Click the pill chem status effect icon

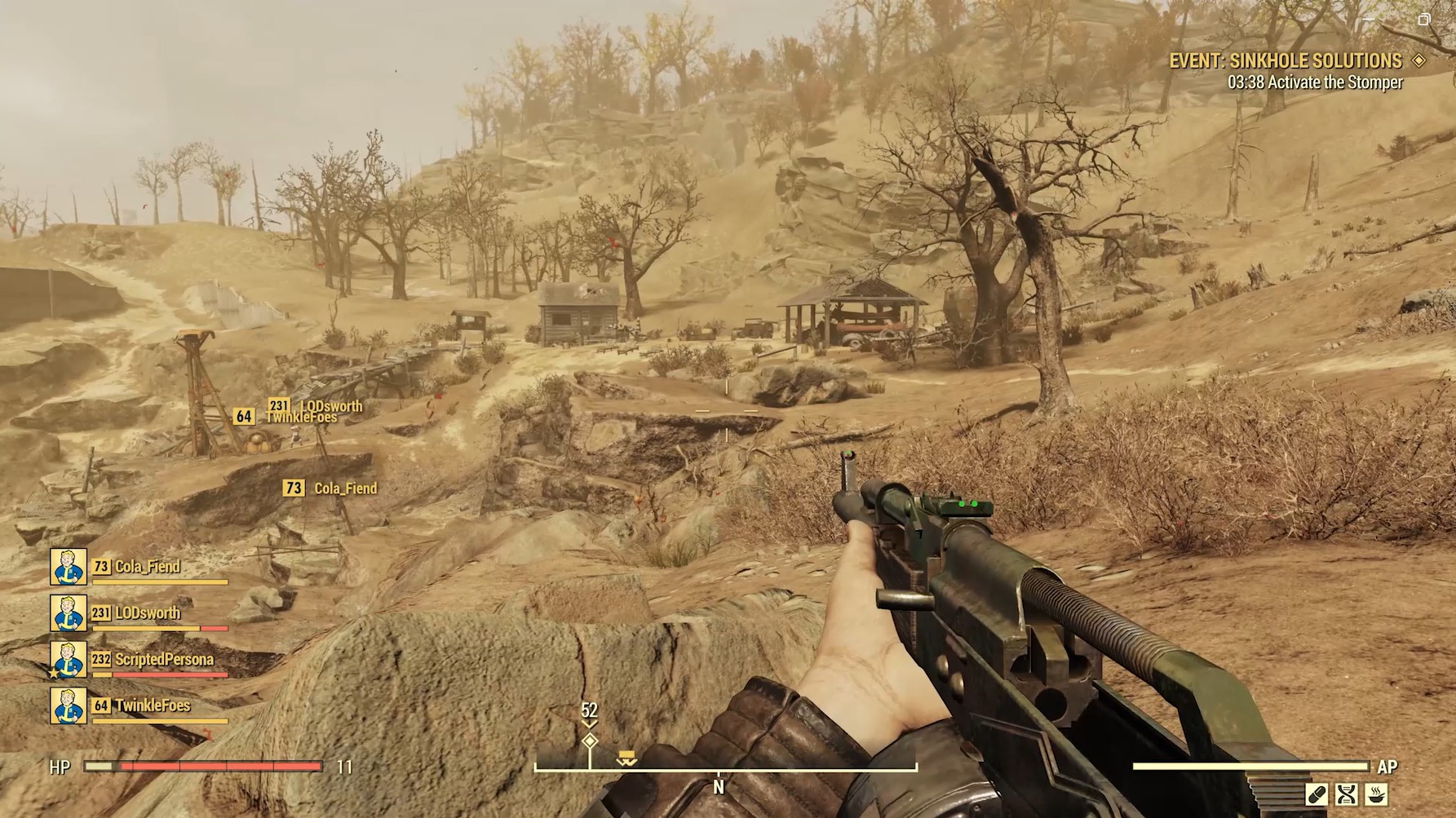1317,795
